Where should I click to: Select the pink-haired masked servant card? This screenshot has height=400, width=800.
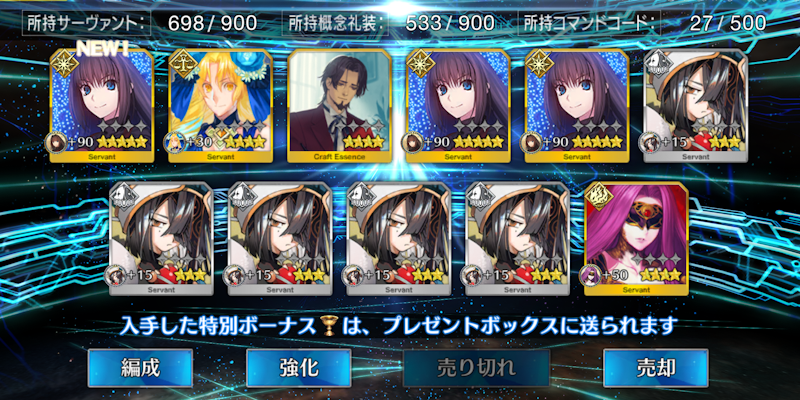634,238
